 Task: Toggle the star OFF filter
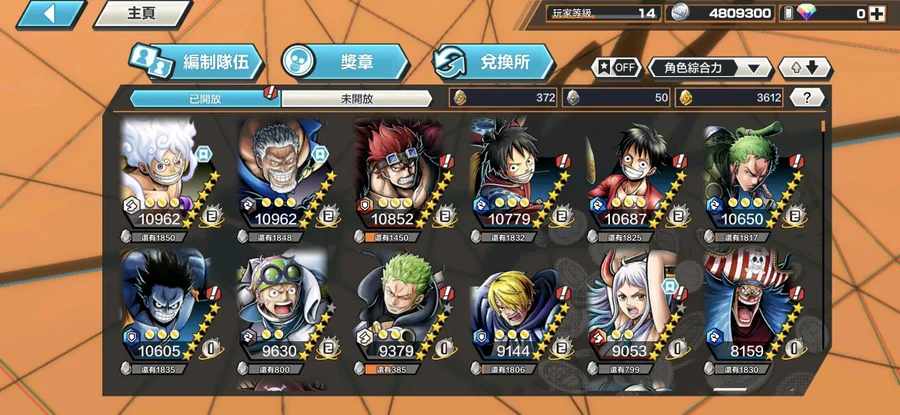tap(616, 67)
